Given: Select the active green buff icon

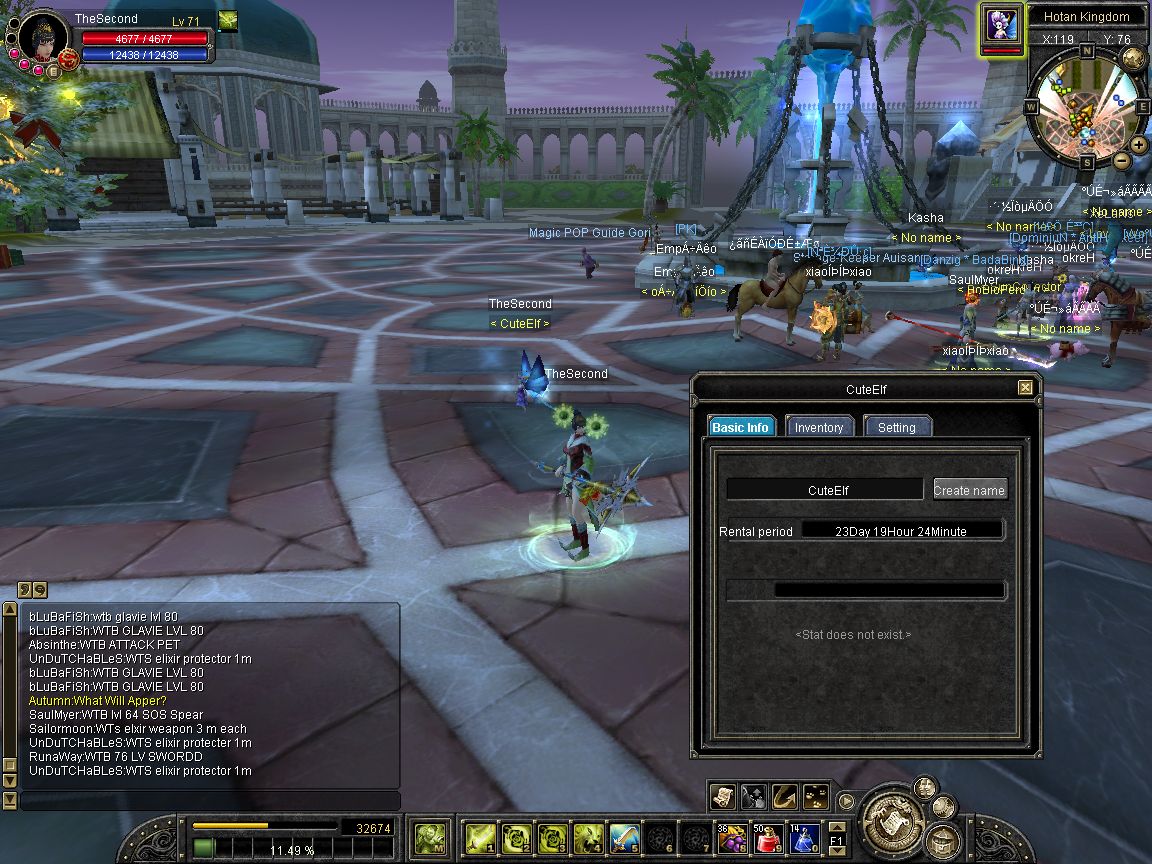Looking at the screenshot, I should click(228, 21).
